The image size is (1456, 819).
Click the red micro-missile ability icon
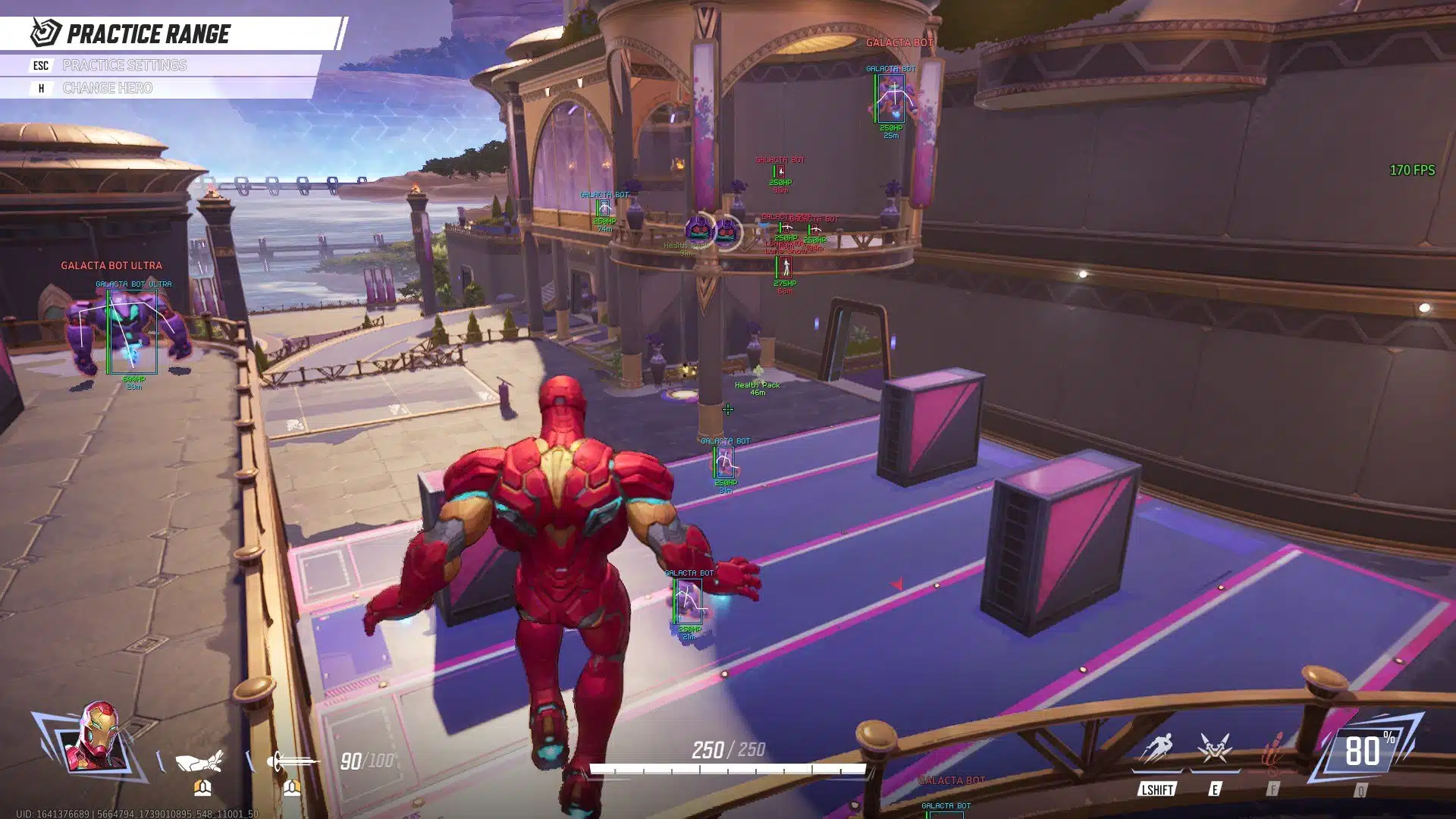click(1273, 751)
